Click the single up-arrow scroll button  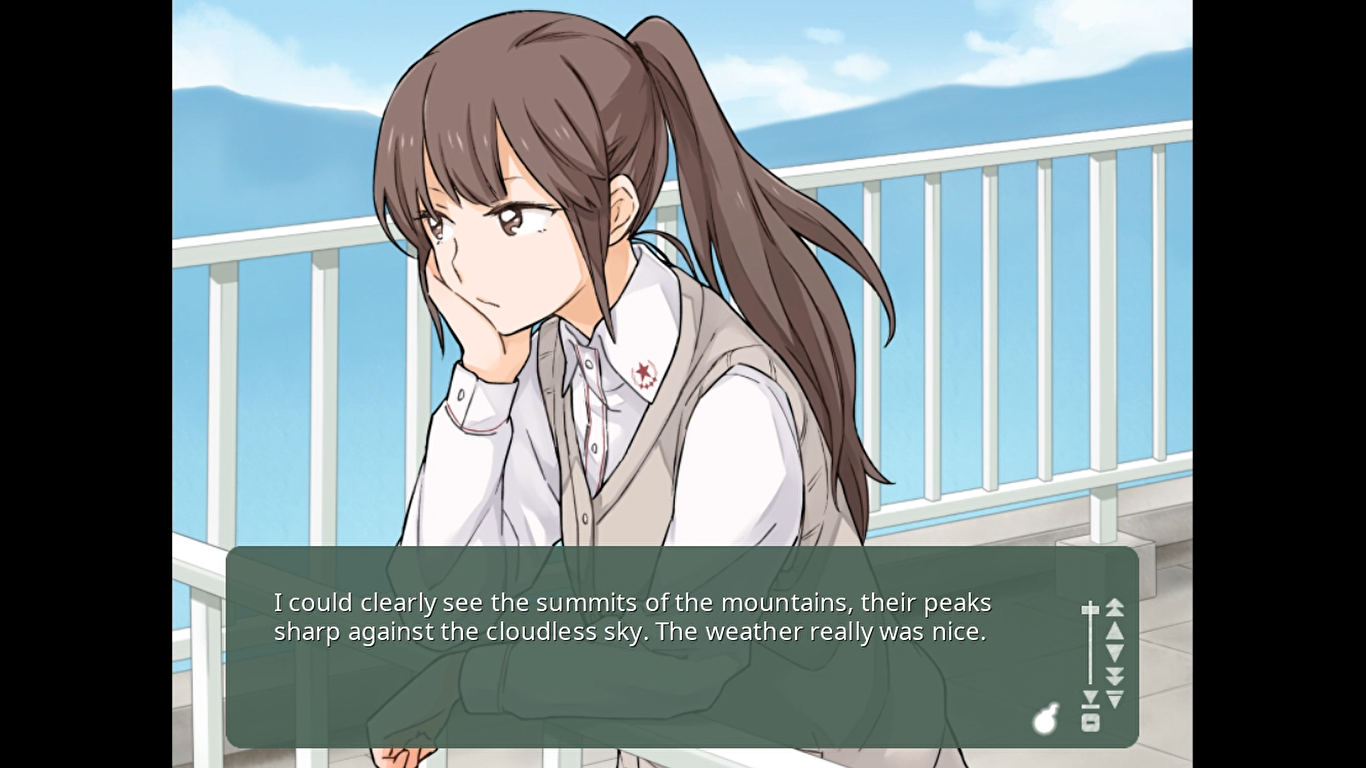(1115, 631)
